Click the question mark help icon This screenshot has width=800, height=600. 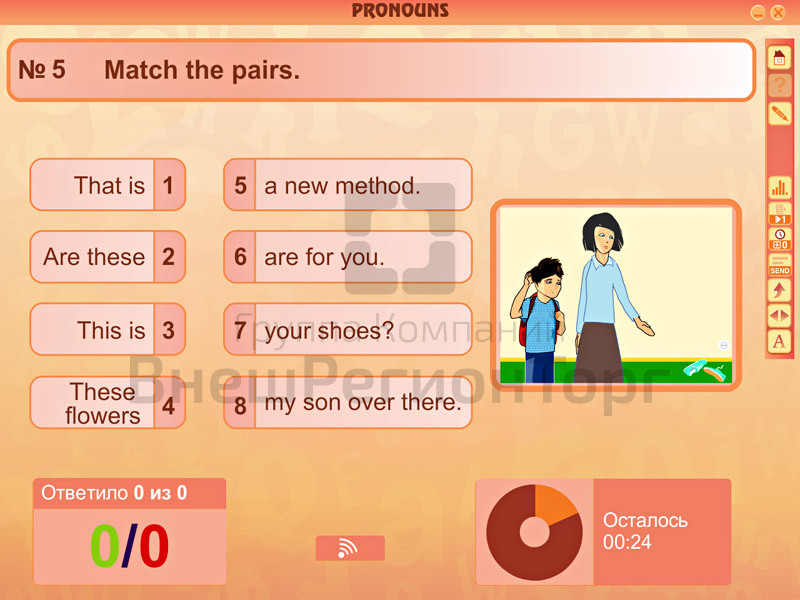pos(779,86)
